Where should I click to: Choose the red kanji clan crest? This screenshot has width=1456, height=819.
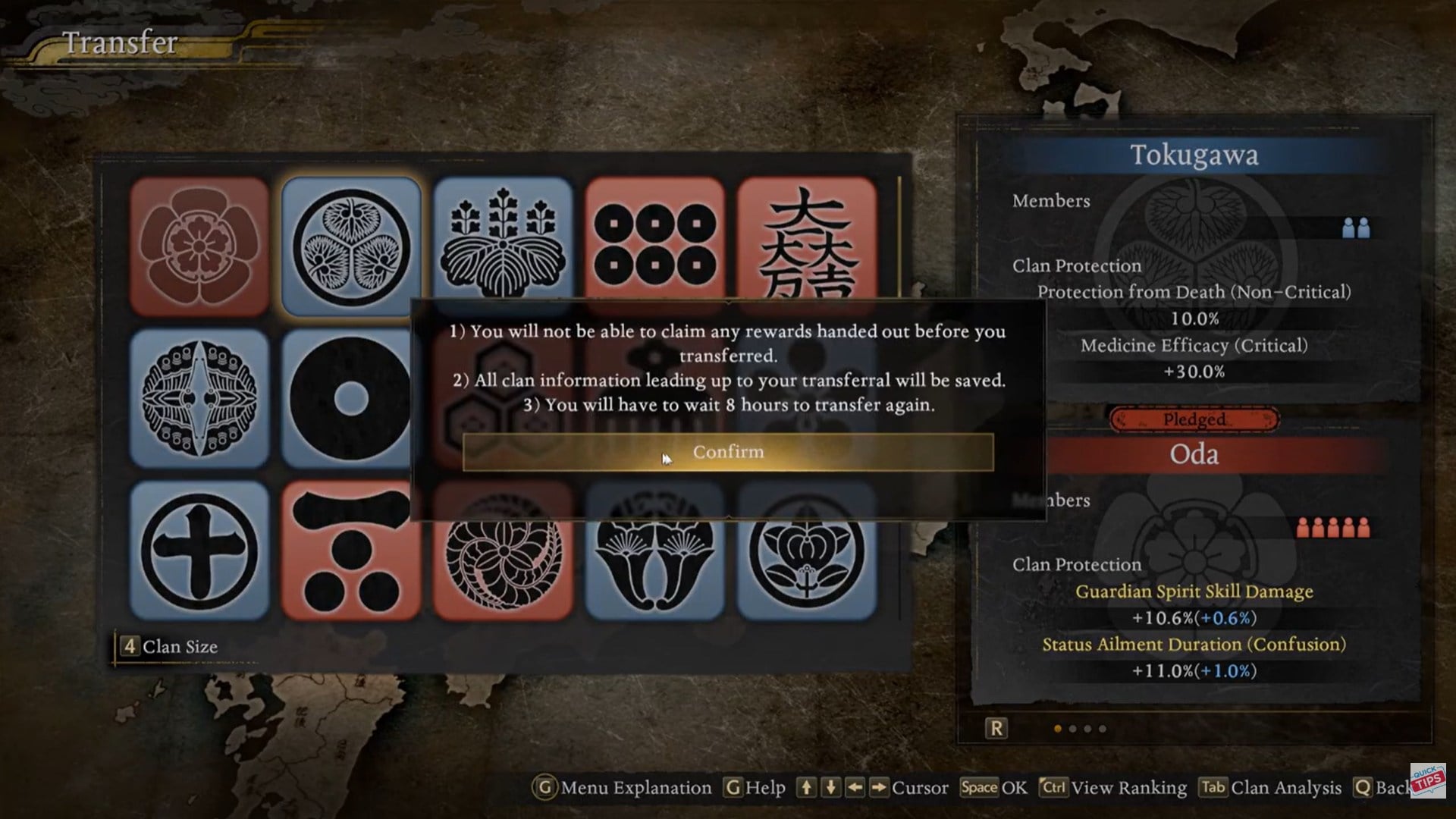pos(806,239)
